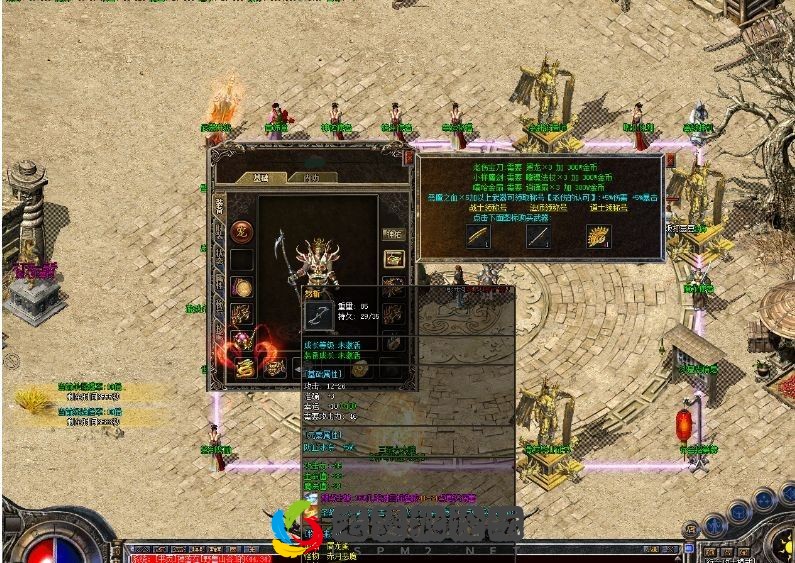Claim the 道士领称号 taoist title
This screenshot has width=795, height=563.
tap(607, 208)
